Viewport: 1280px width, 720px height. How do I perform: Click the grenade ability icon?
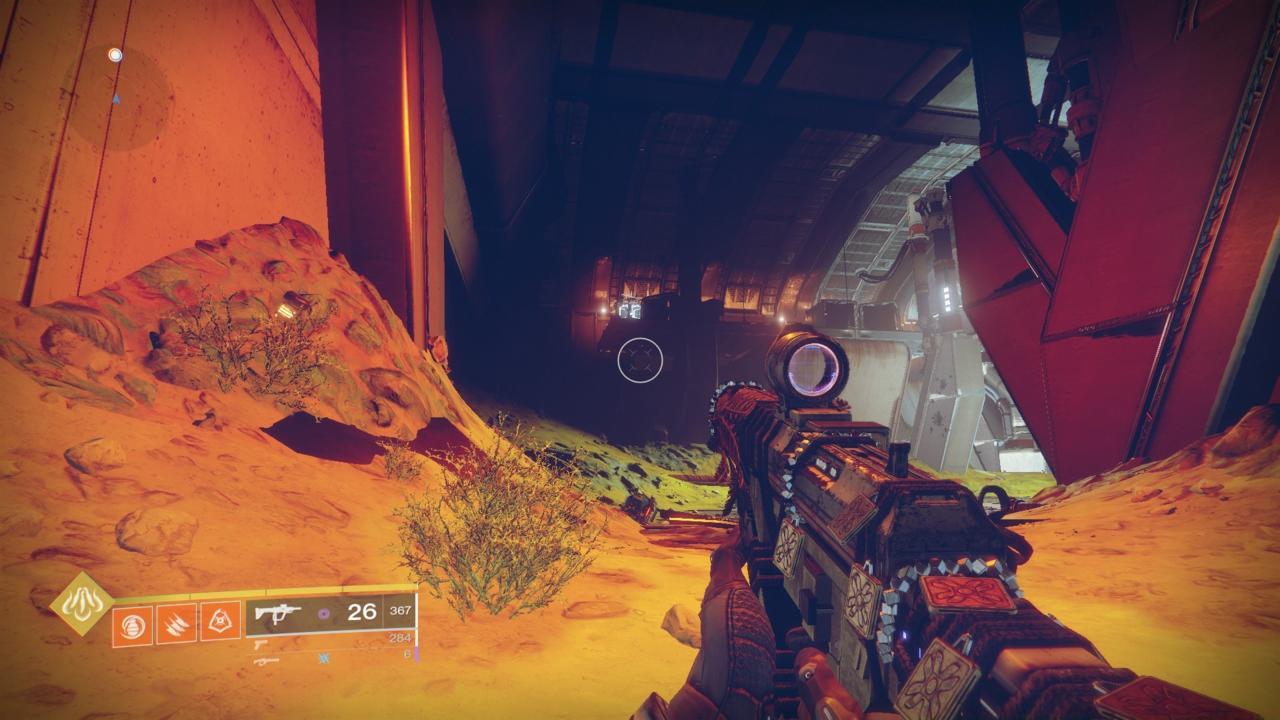click(133, 623)
